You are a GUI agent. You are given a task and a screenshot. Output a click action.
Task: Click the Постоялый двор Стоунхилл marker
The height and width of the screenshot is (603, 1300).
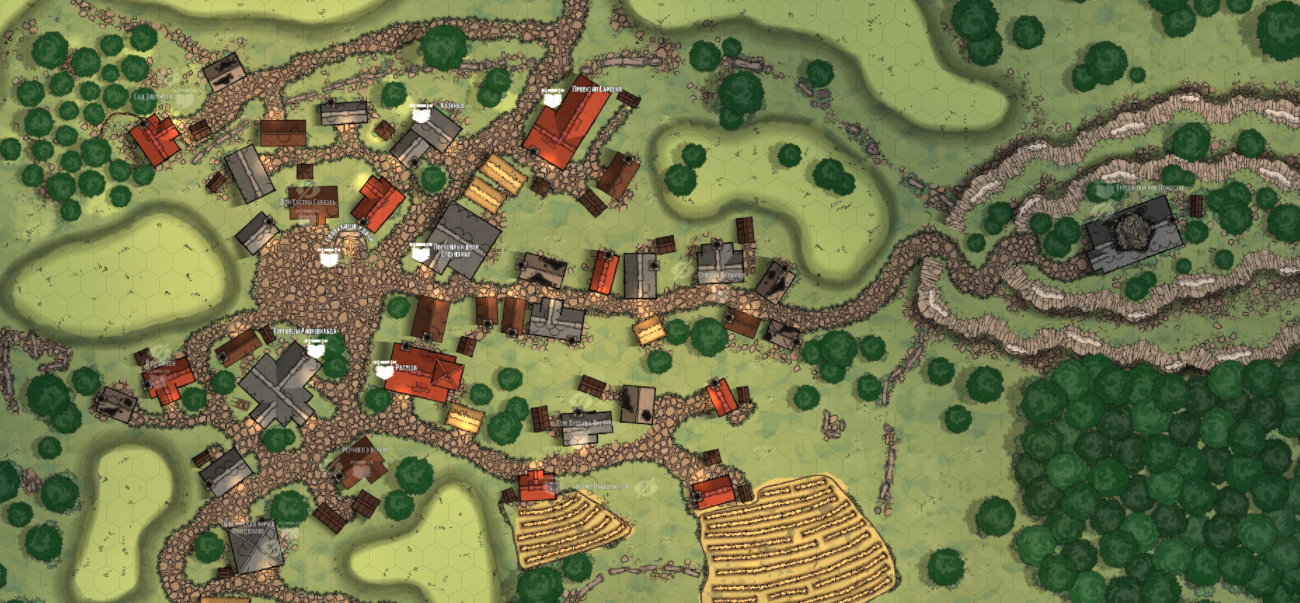click(x=421, y=252)
